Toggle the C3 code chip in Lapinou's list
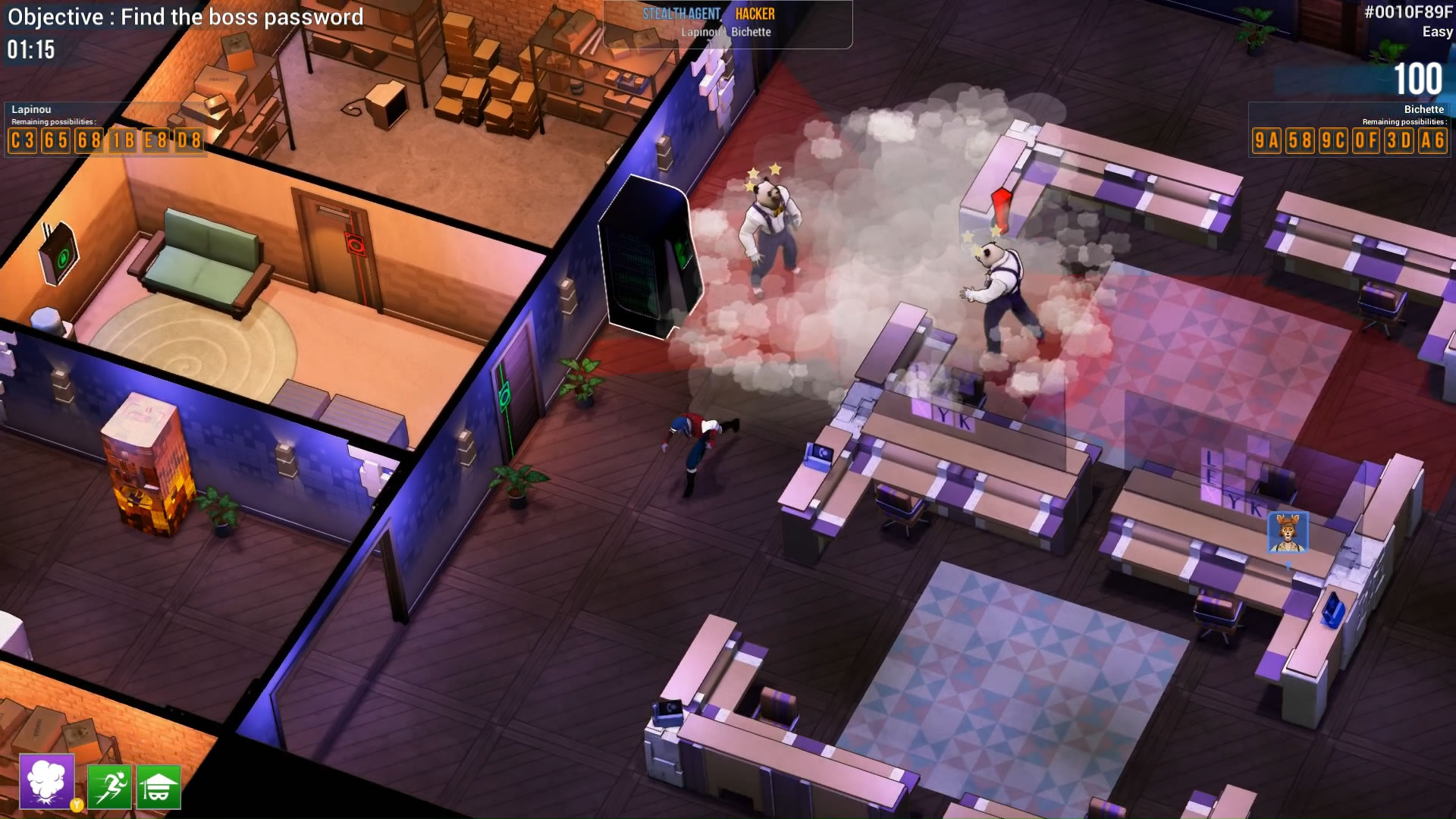The height and width of the screenshot is (819, 1456). [x=21, y=140]
